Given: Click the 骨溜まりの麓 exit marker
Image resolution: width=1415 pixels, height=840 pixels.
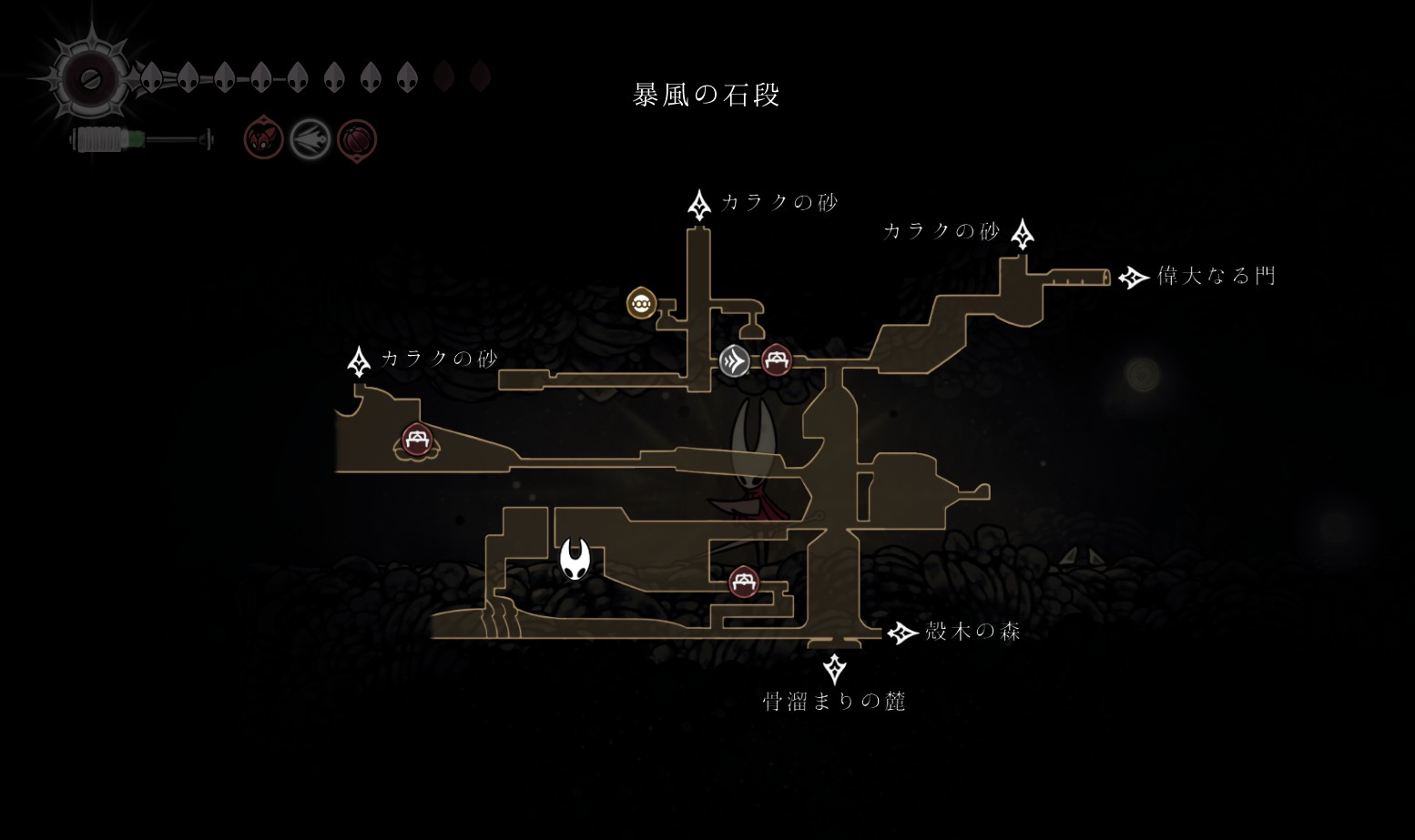Looking at the screenshot, I should coord(834,670).
